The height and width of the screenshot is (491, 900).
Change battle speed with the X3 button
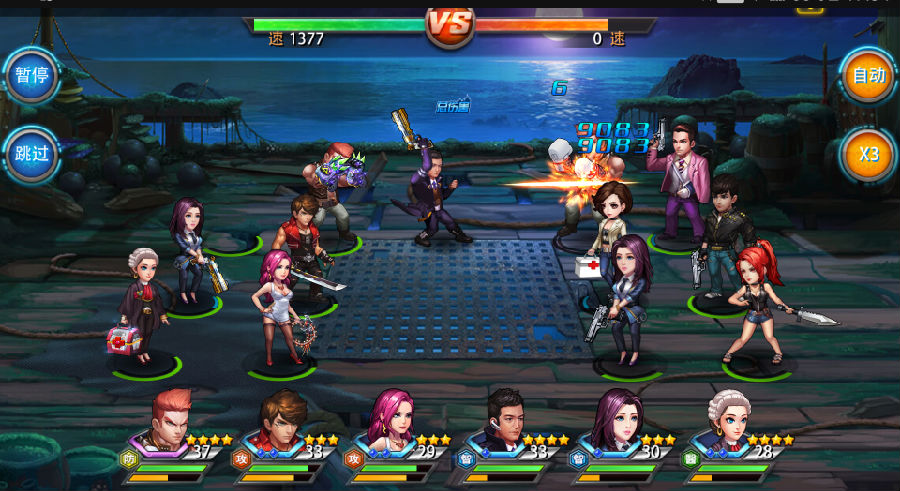[x=868, y=154]
